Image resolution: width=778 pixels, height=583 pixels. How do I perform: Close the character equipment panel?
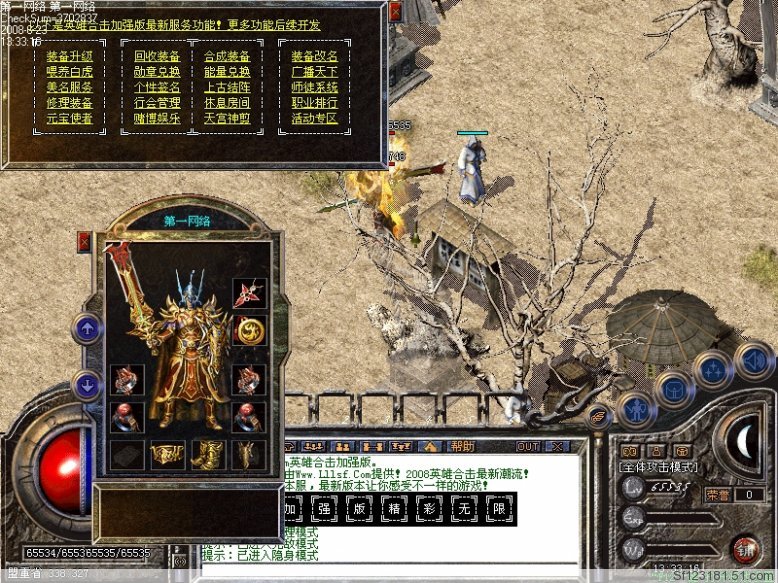click(x=84, y=242)
